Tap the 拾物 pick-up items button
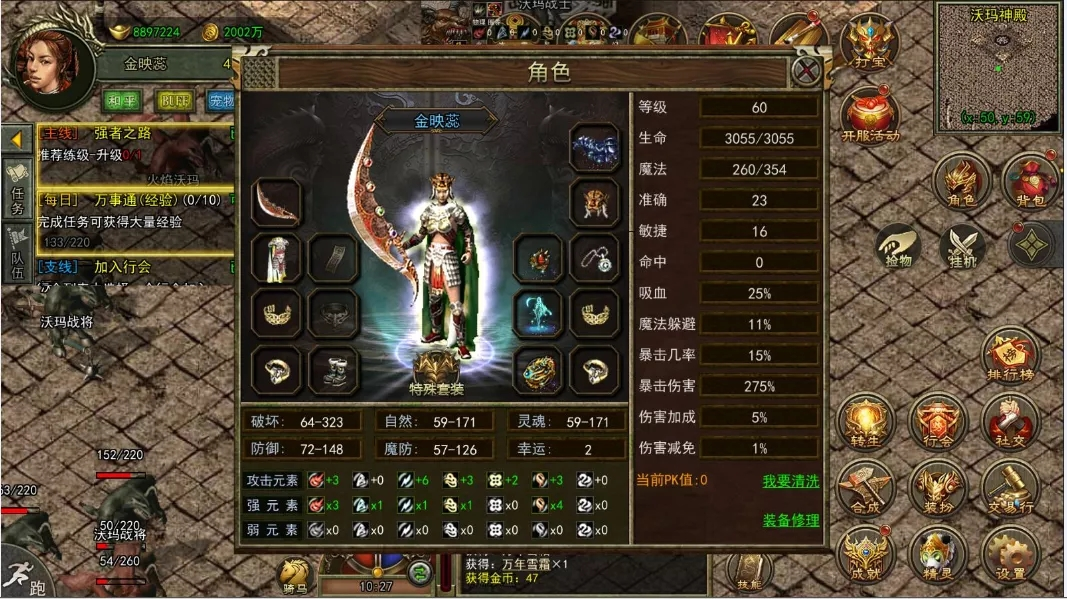The height and width of the screenshot is (599, 1067). point(900,248)
